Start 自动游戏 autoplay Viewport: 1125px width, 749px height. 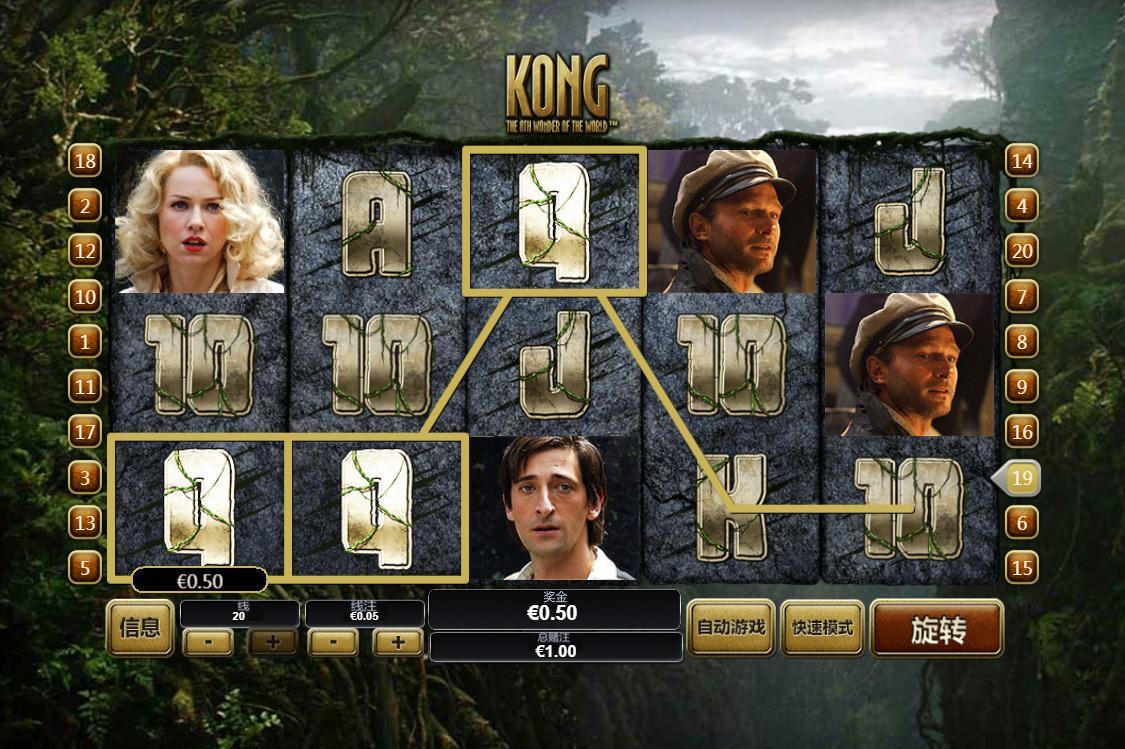[731, 628]
